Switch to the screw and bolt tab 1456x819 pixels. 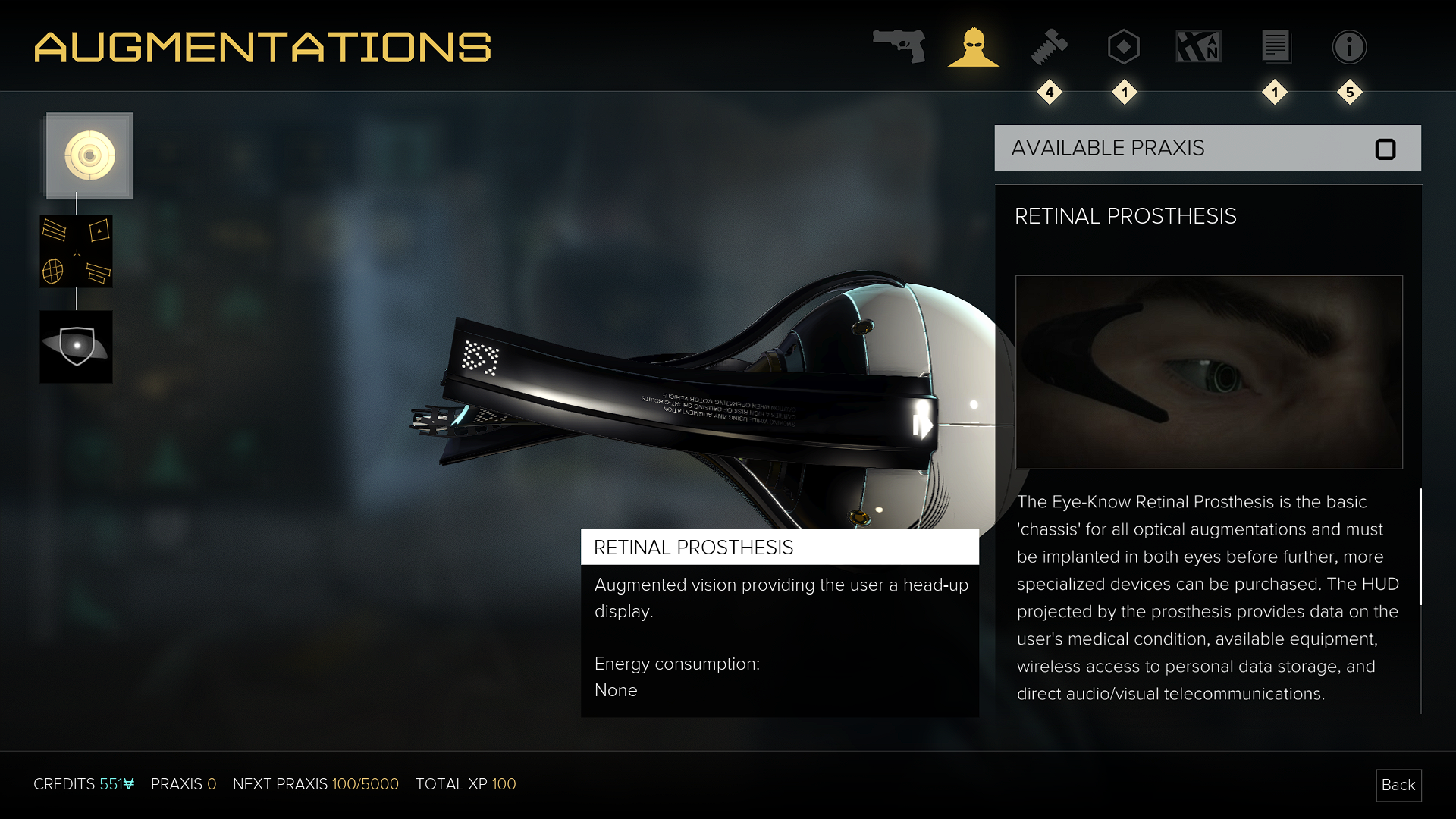pyautogui.click(x=1050, y=47)
